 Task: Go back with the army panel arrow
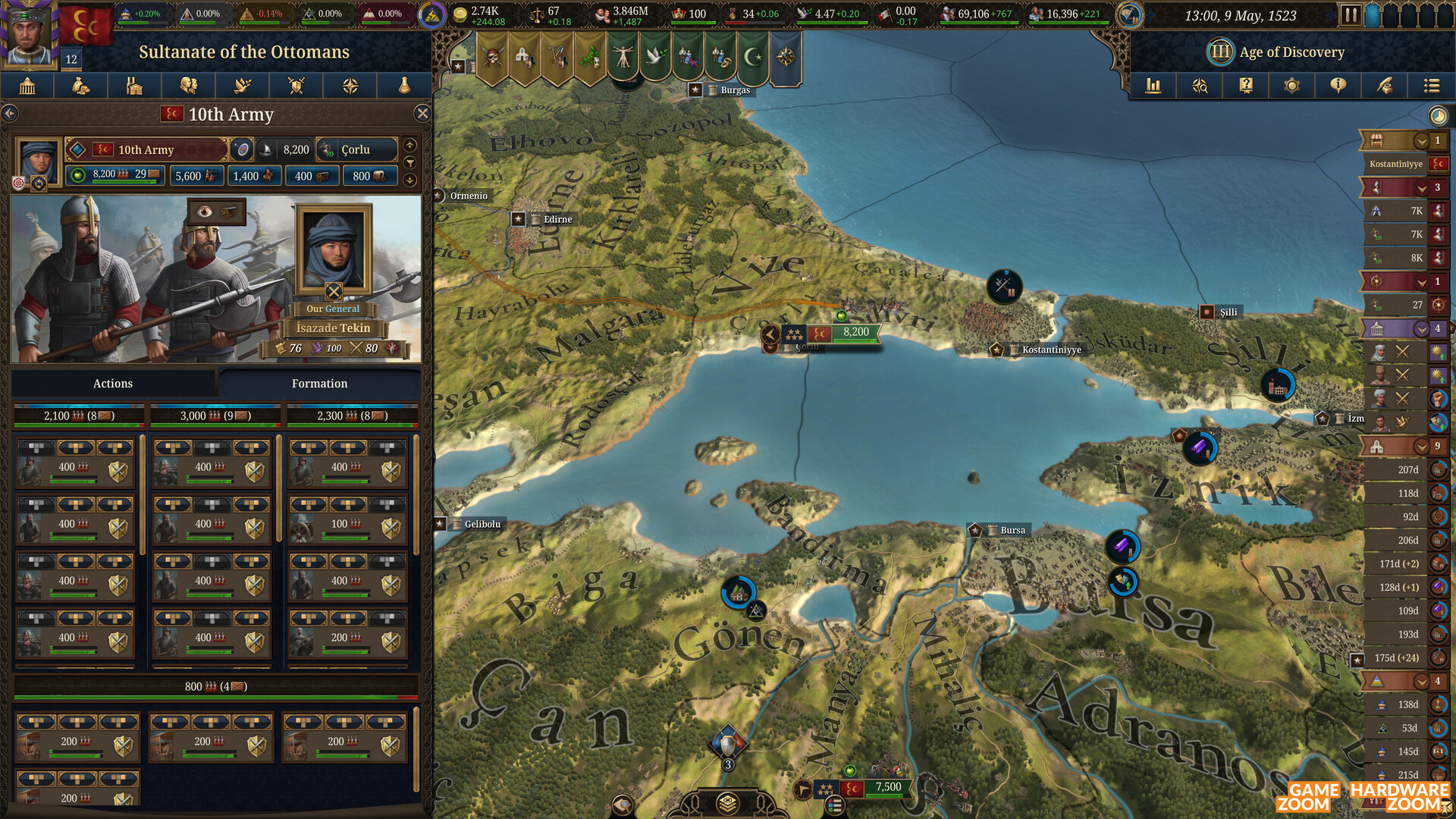pos(10,114)
